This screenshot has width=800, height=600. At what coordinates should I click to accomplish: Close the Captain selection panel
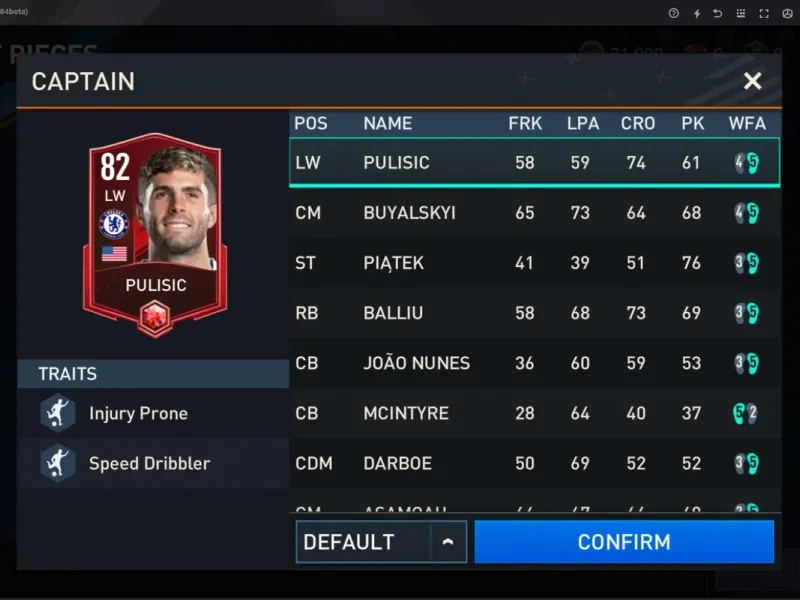click(752, 81)
